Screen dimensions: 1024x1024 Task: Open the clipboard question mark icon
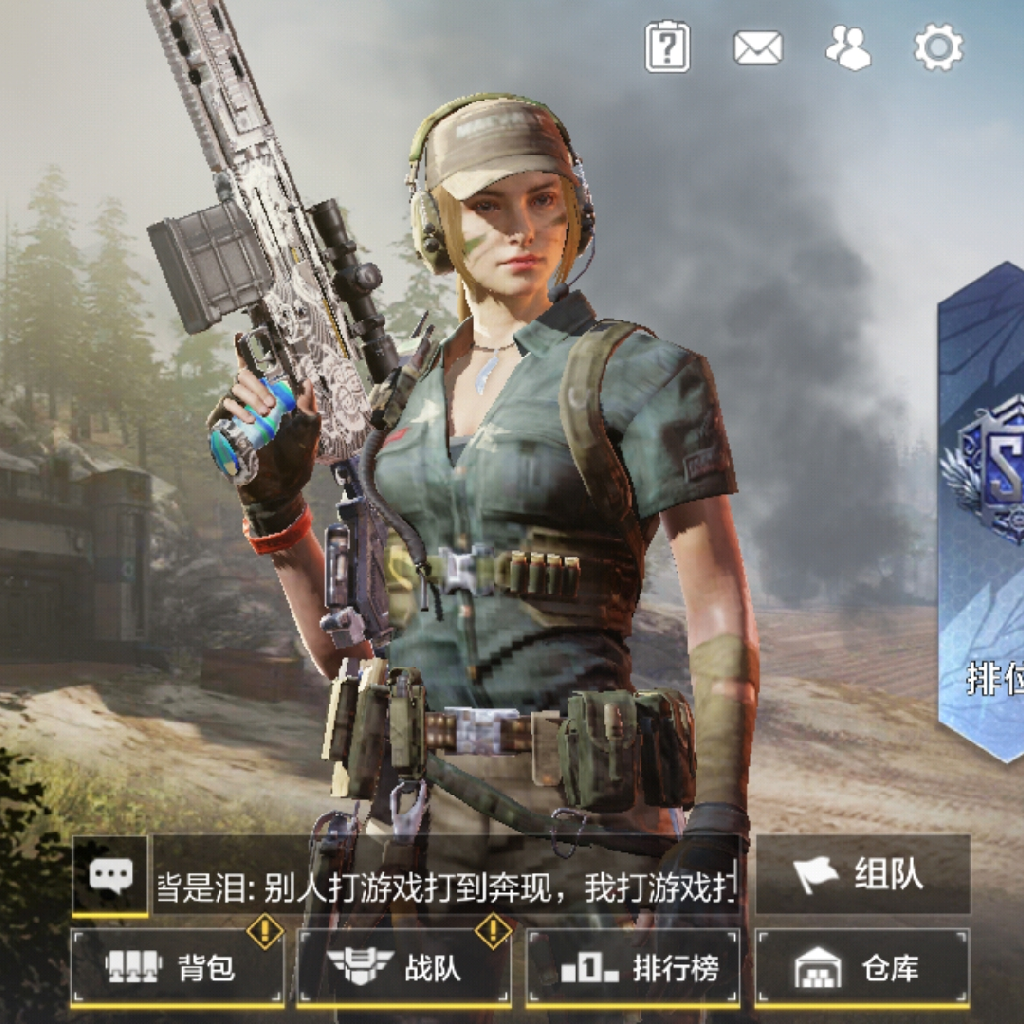coord(667,47)
